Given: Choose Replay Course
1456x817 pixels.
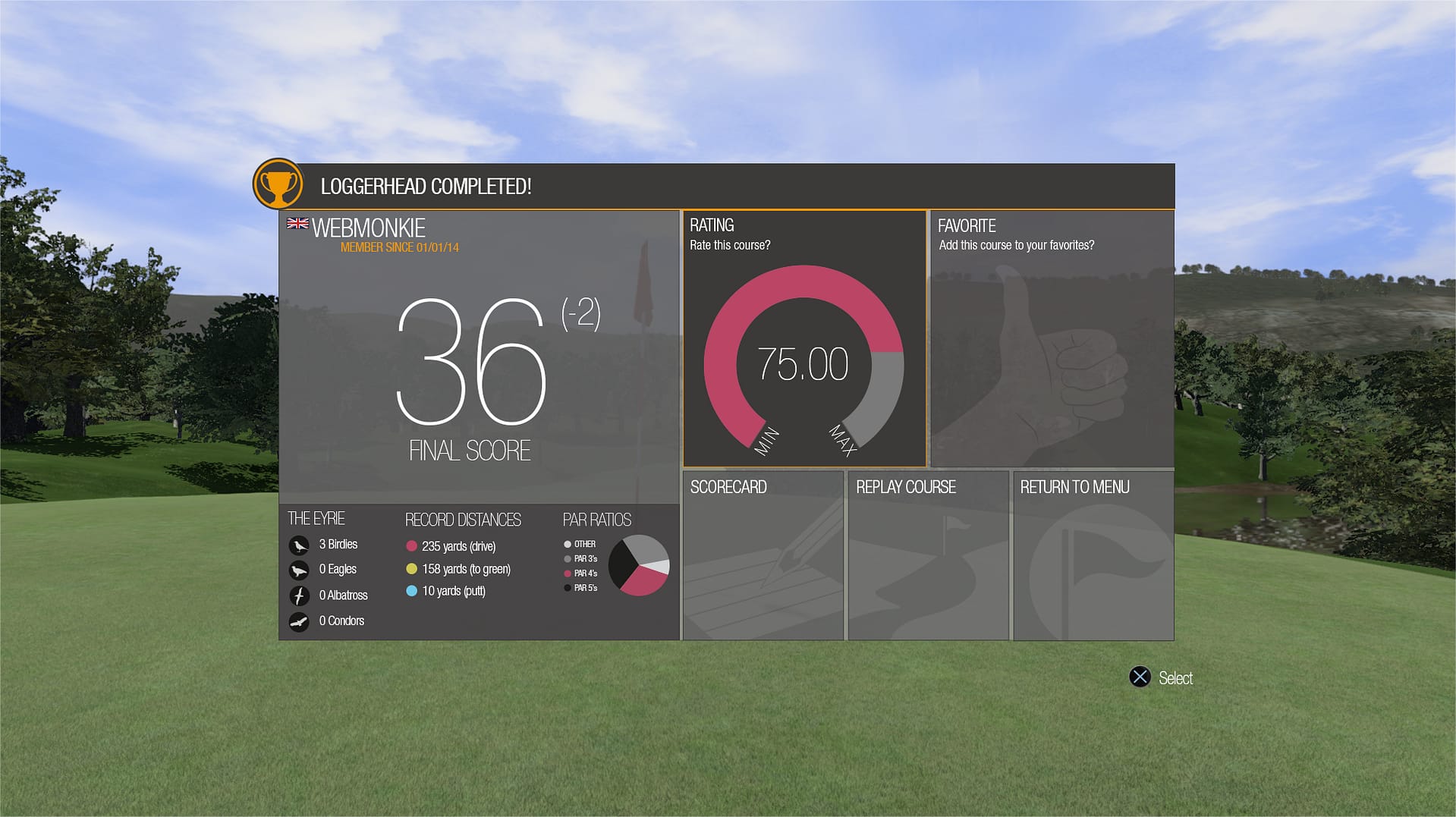Looking at the screenshot, I should (x=928, y=555).
